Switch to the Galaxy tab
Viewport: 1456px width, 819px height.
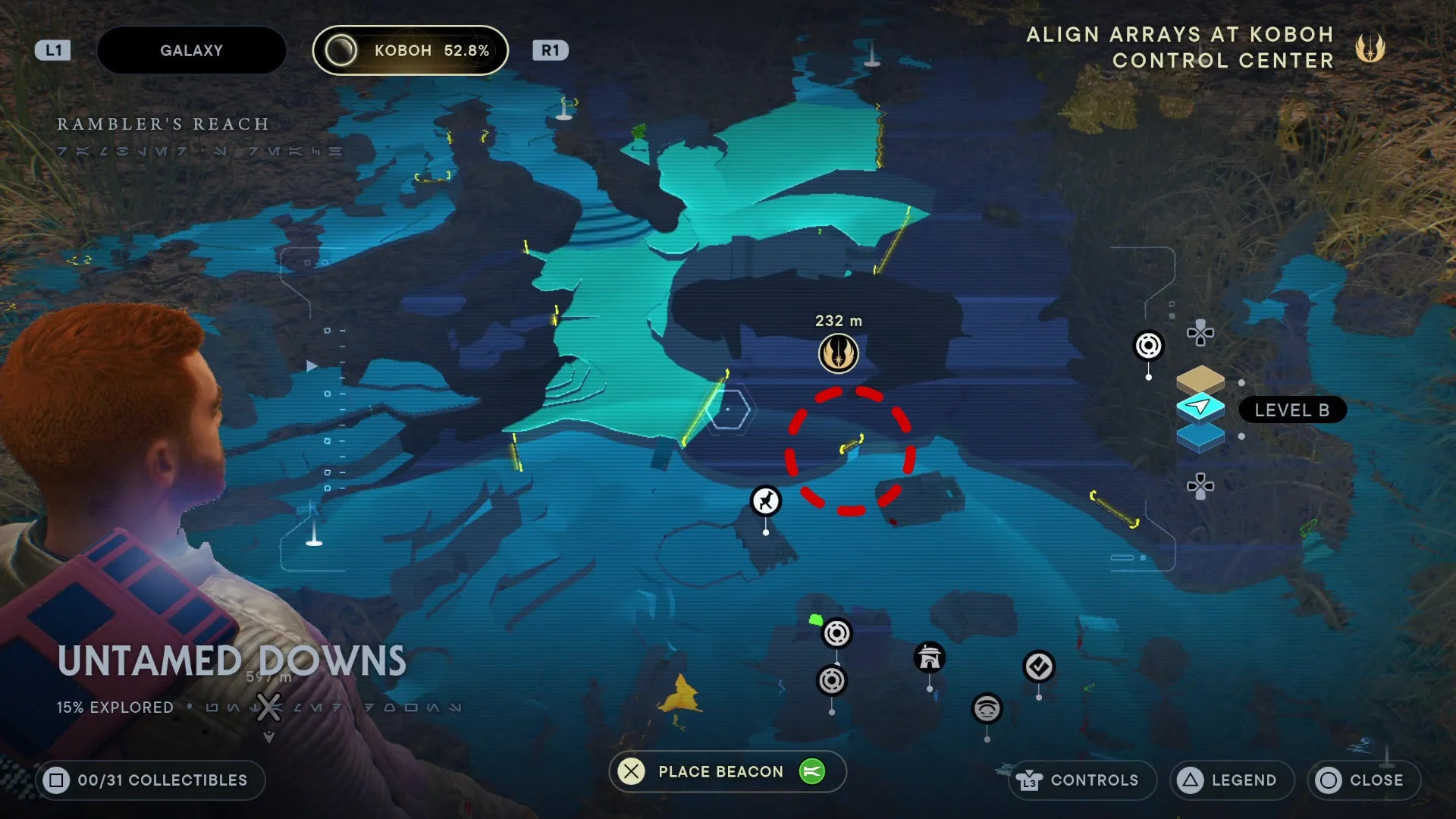[x=191, y=51]
